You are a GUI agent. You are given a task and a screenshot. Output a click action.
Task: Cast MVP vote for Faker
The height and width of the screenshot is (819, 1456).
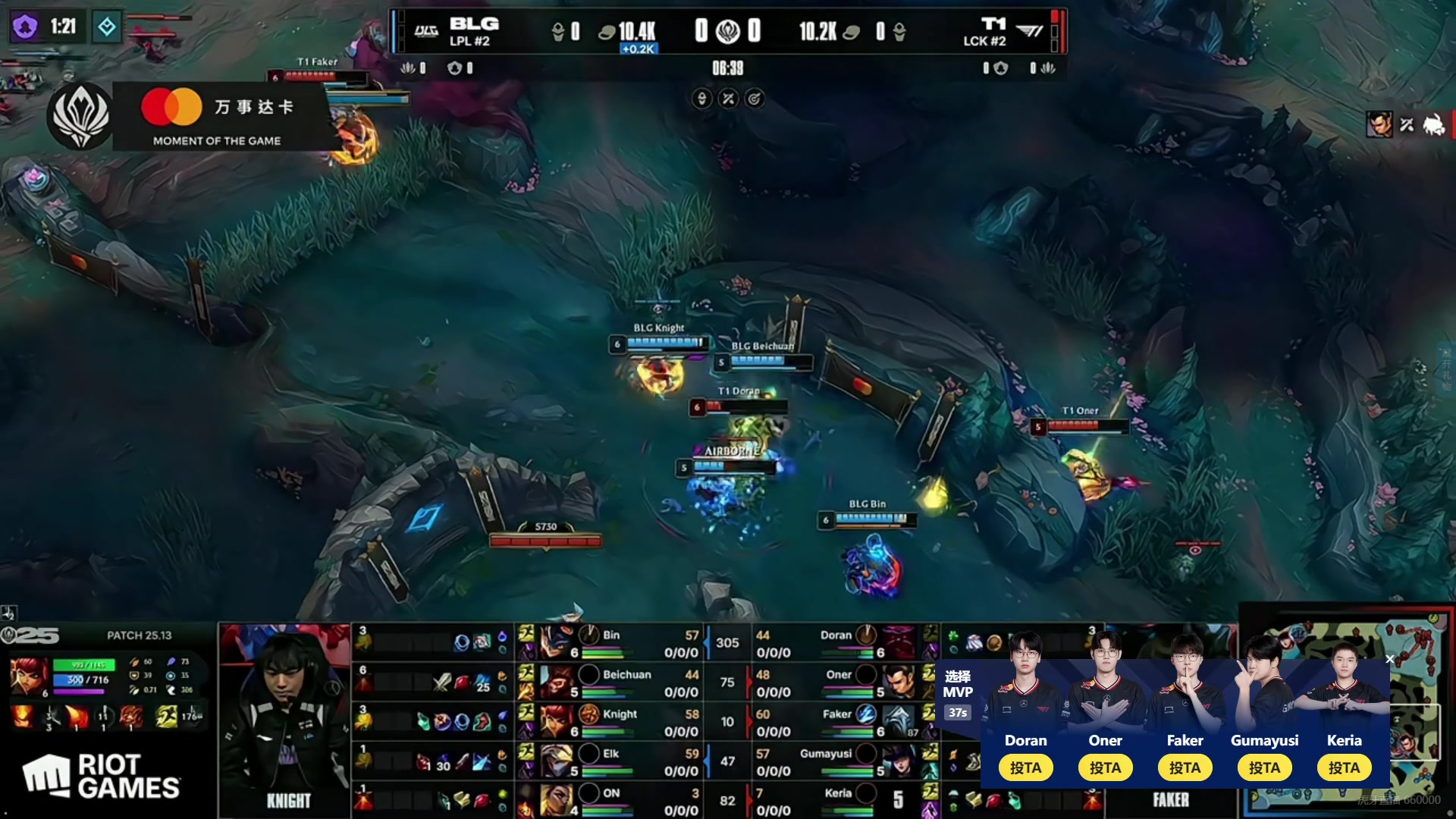[x=1185, y=767]
